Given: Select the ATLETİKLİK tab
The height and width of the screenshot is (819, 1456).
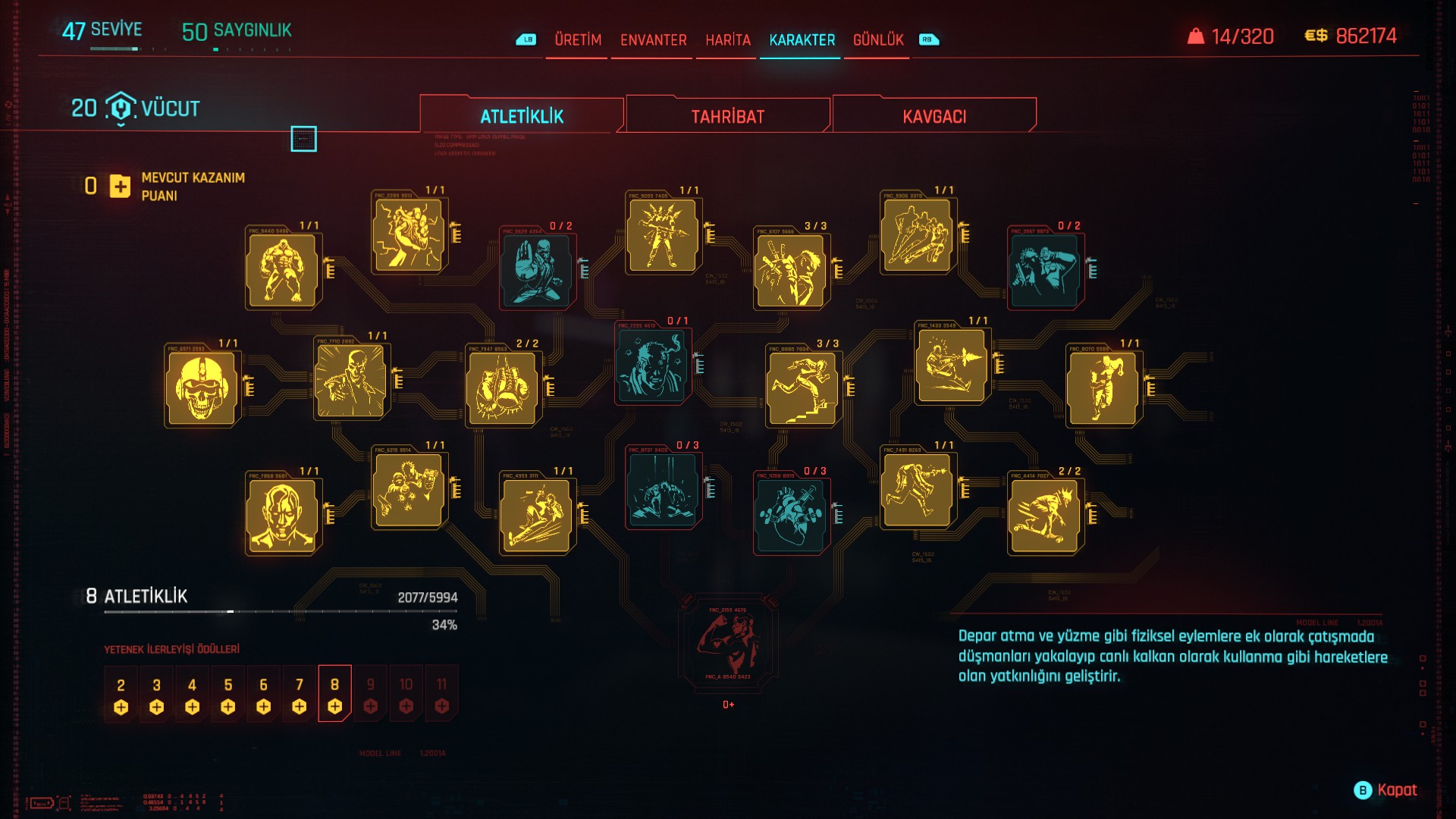Looking at the screenshot, I should 522,116.
